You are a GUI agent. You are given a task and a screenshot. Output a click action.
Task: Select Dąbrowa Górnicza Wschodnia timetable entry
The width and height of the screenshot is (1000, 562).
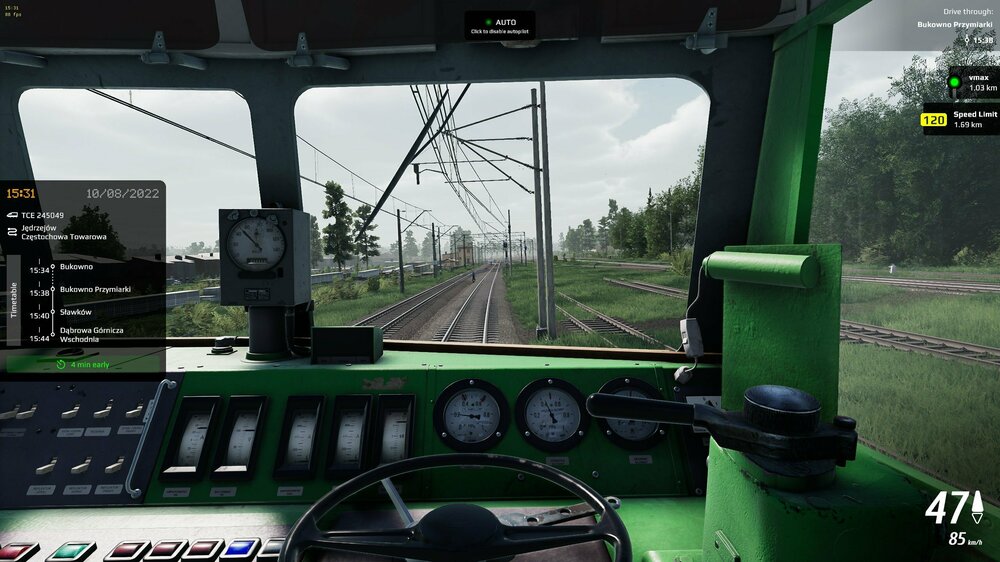[91, 334]
